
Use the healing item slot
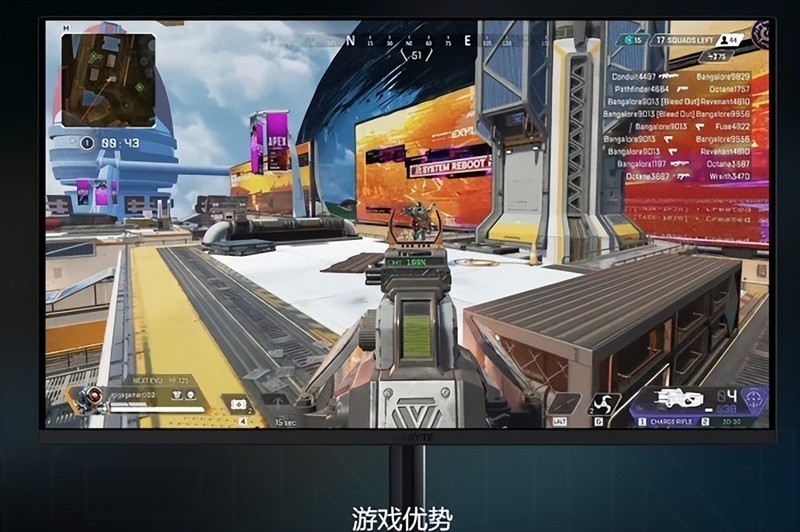point(241,404)
